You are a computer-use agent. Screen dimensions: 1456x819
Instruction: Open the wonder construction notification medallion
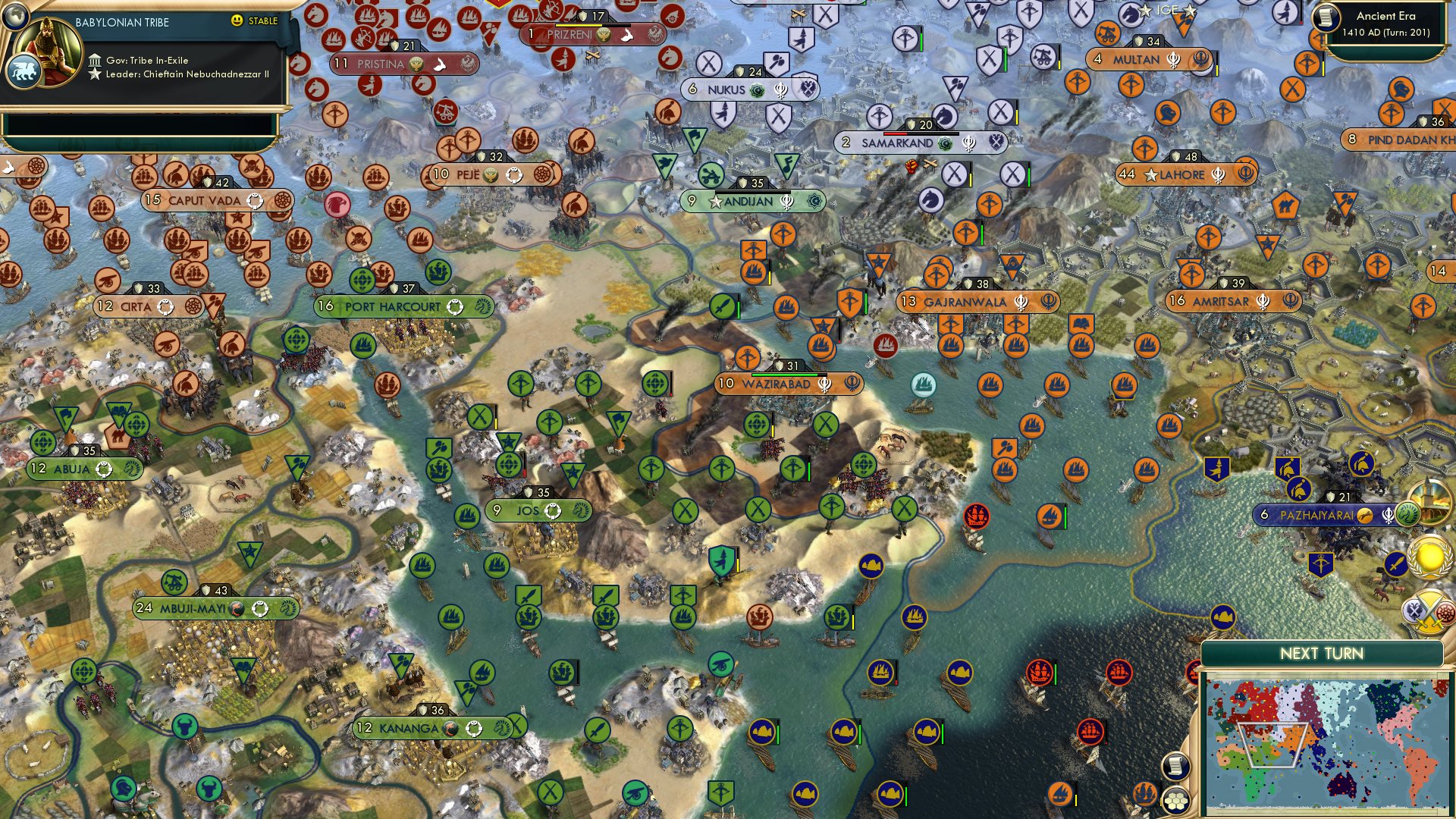tap(1430, 503)
